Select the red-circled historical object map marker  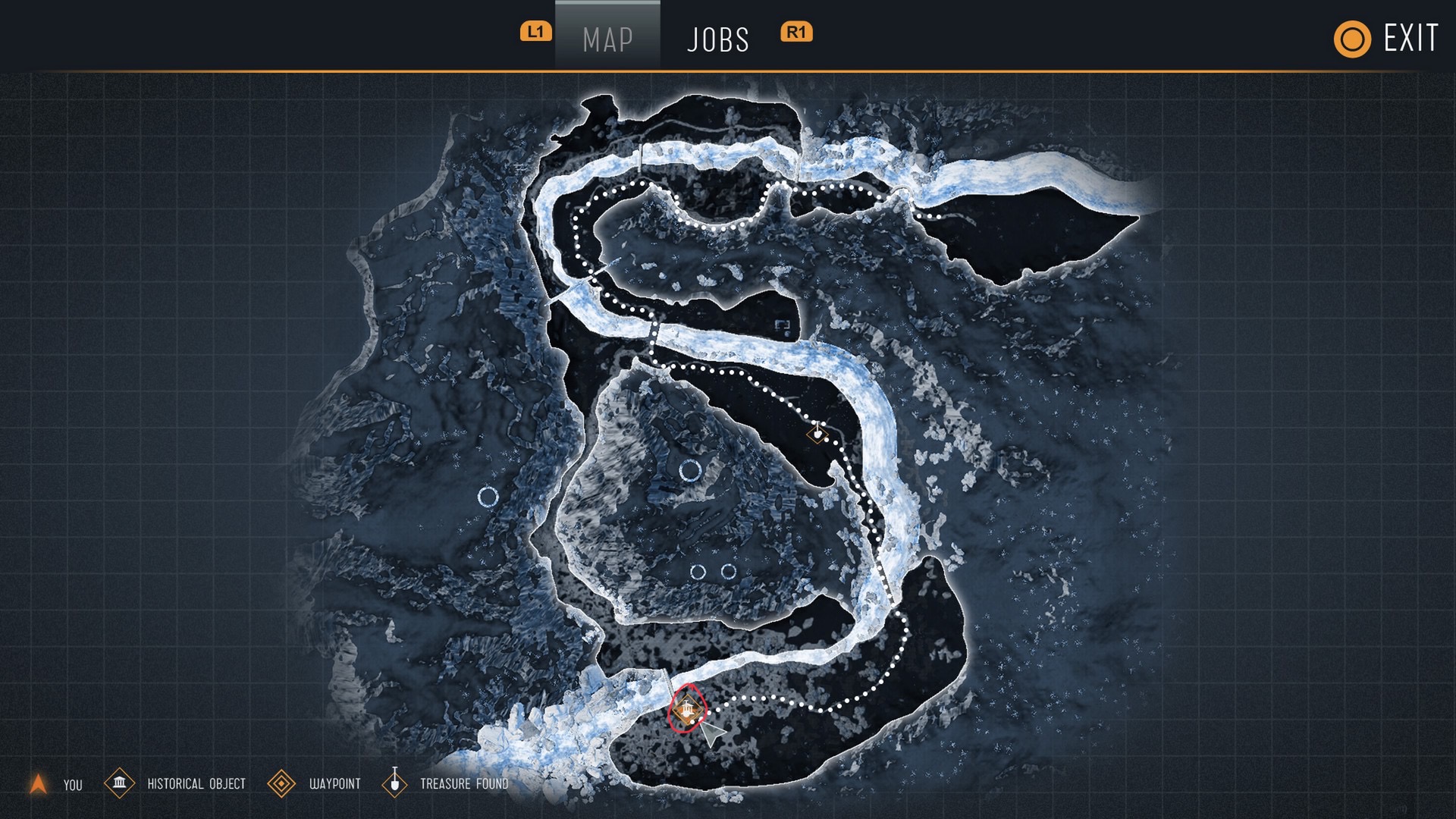[x=687, y=711]
